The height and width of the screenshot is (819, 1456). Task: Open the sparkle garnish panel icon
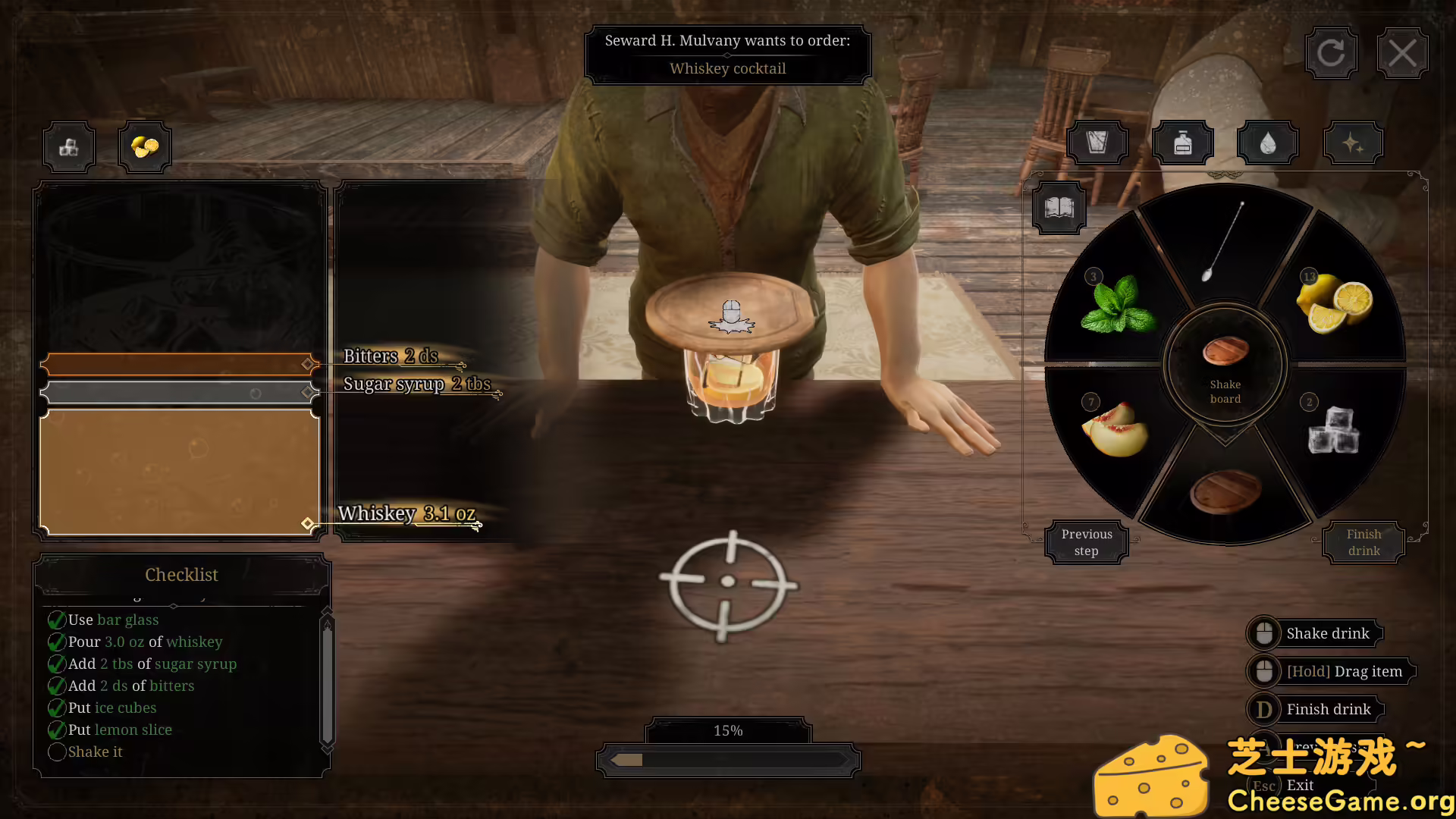tap(1353, 142)
